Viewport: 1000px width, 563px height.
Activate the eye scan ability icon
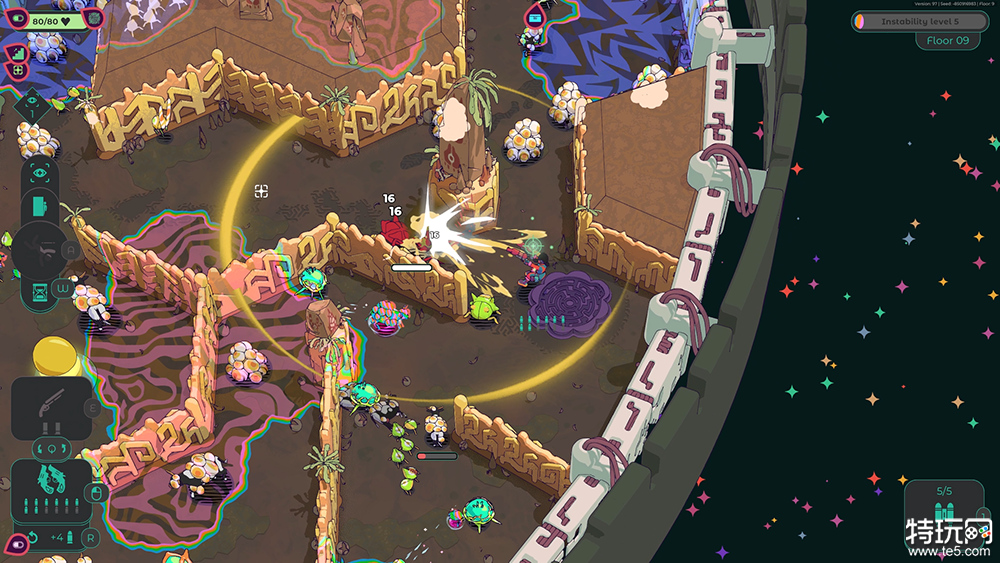point(39,174)
